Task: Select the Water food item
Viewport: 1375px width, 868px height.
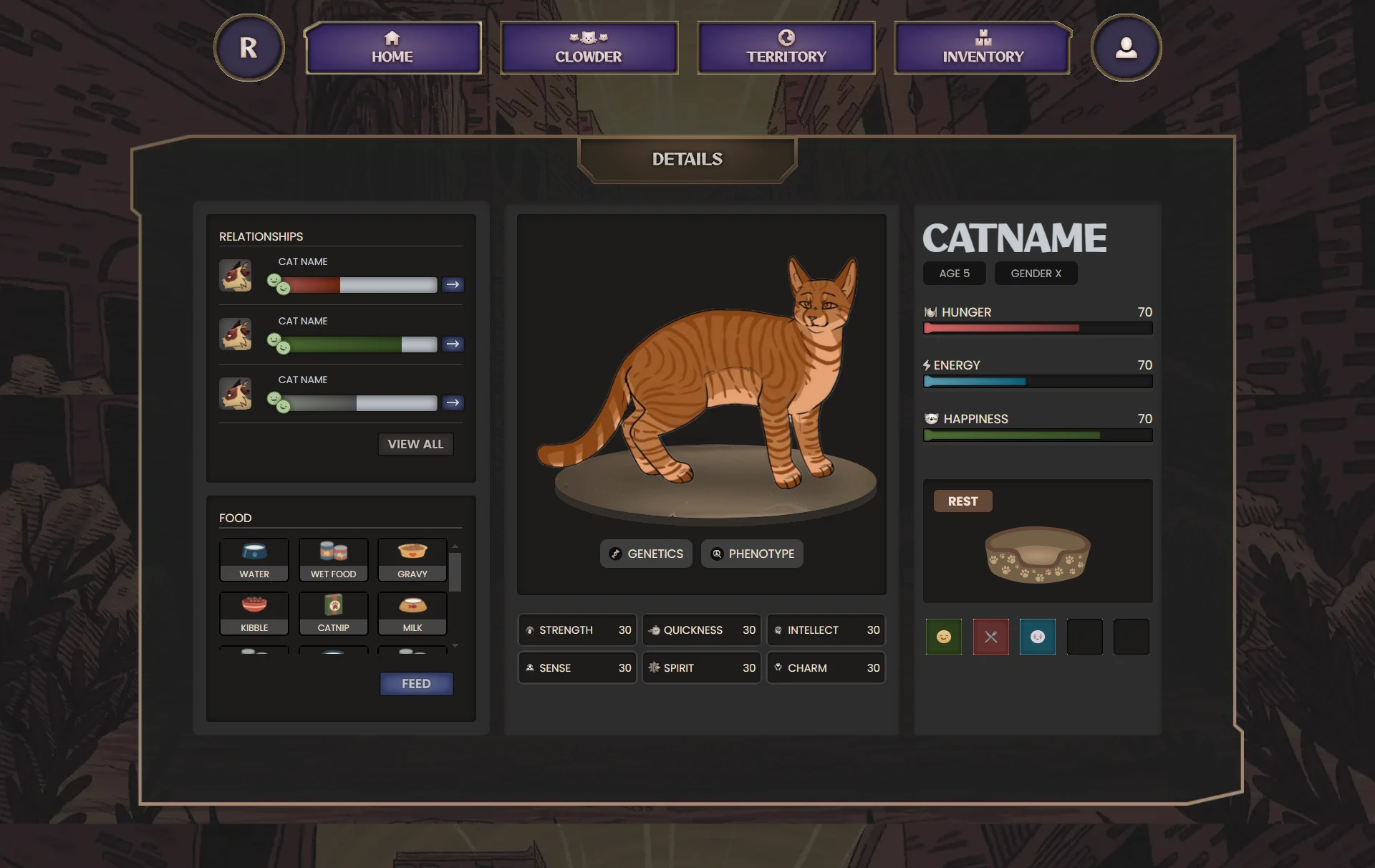Action: coord(254,560)
